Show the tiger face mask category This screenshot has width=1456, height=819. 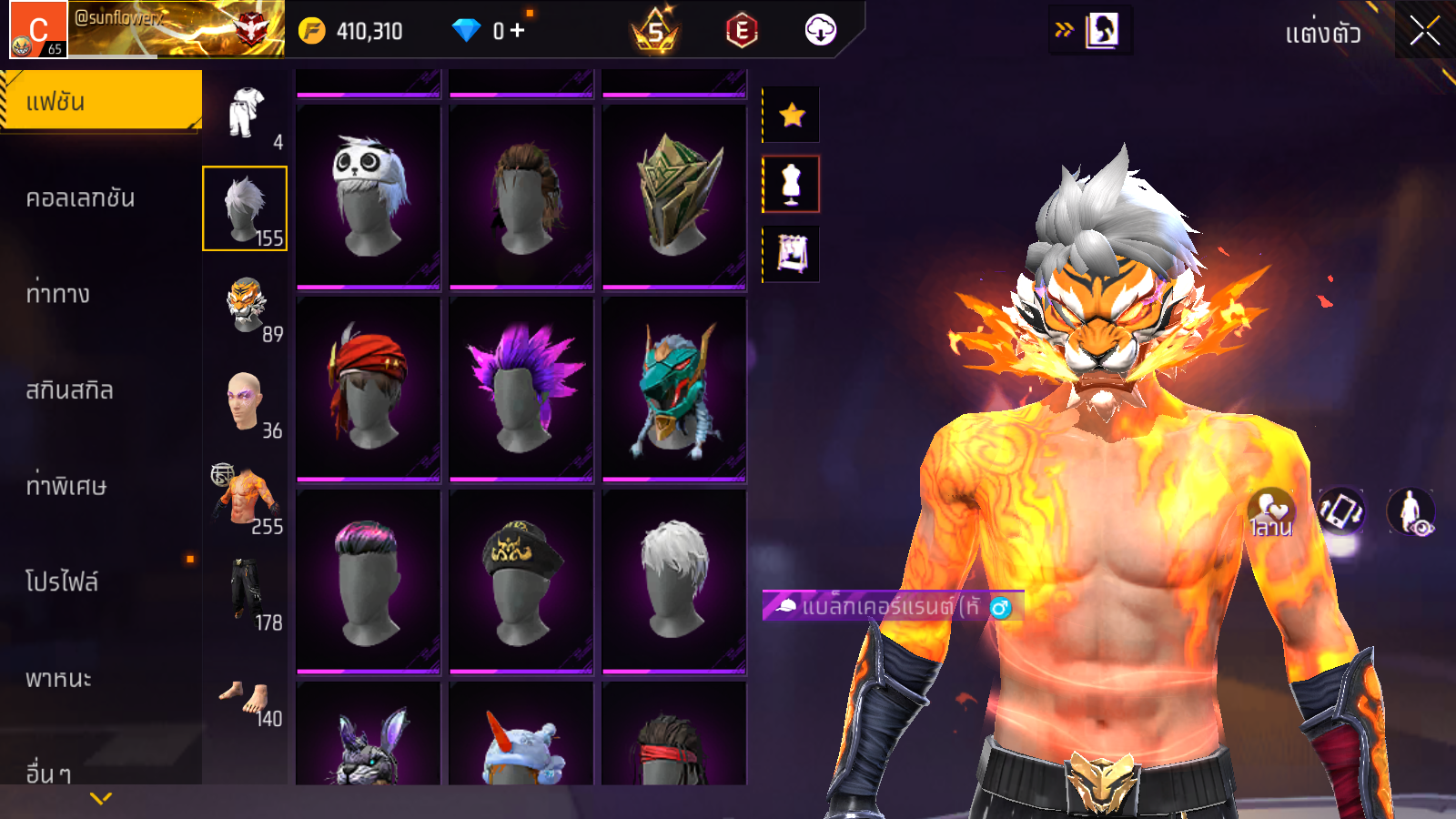tap(246, 306)
